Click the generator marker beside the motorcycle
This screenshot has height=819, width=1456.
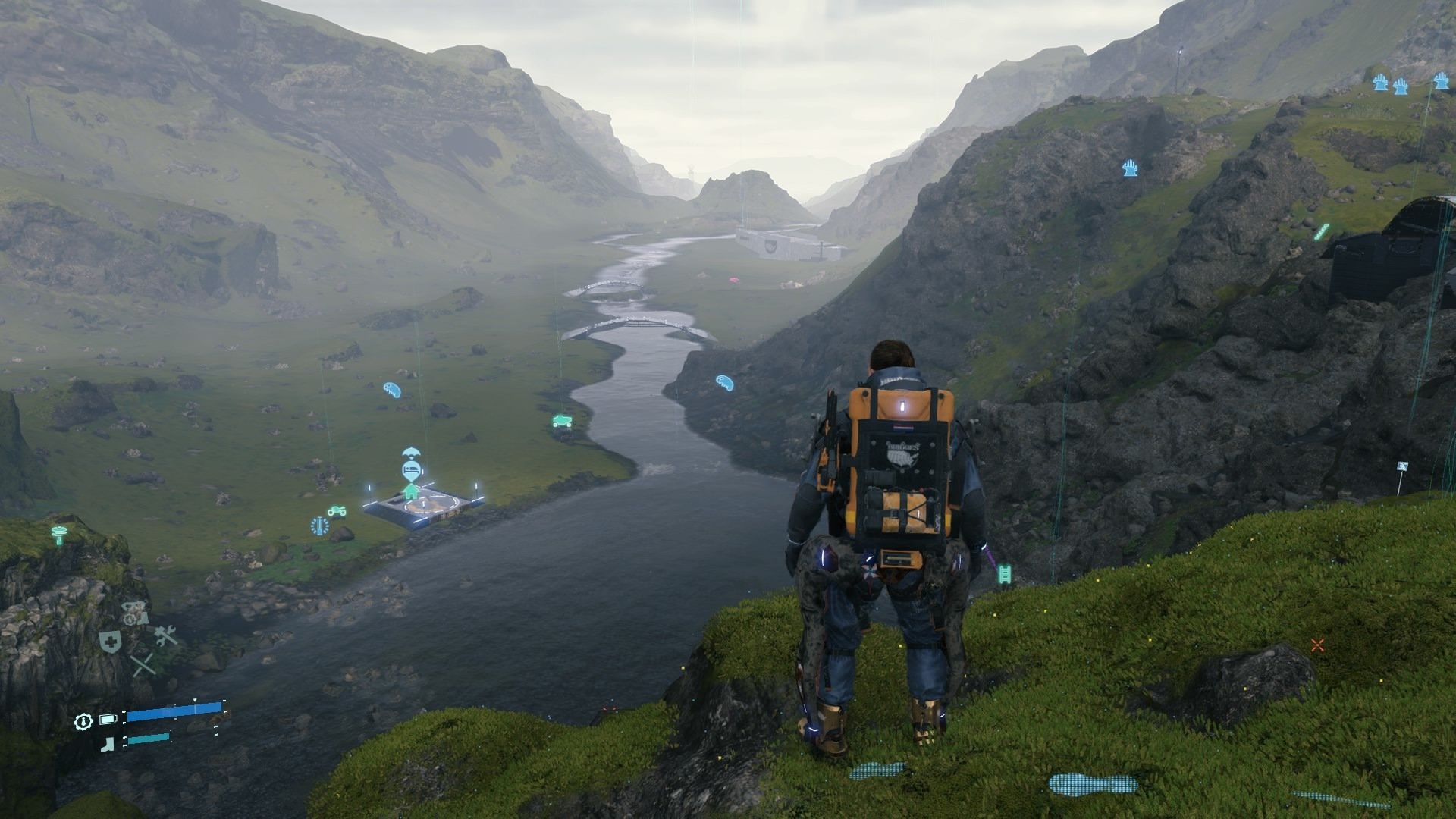coord(319,526)
